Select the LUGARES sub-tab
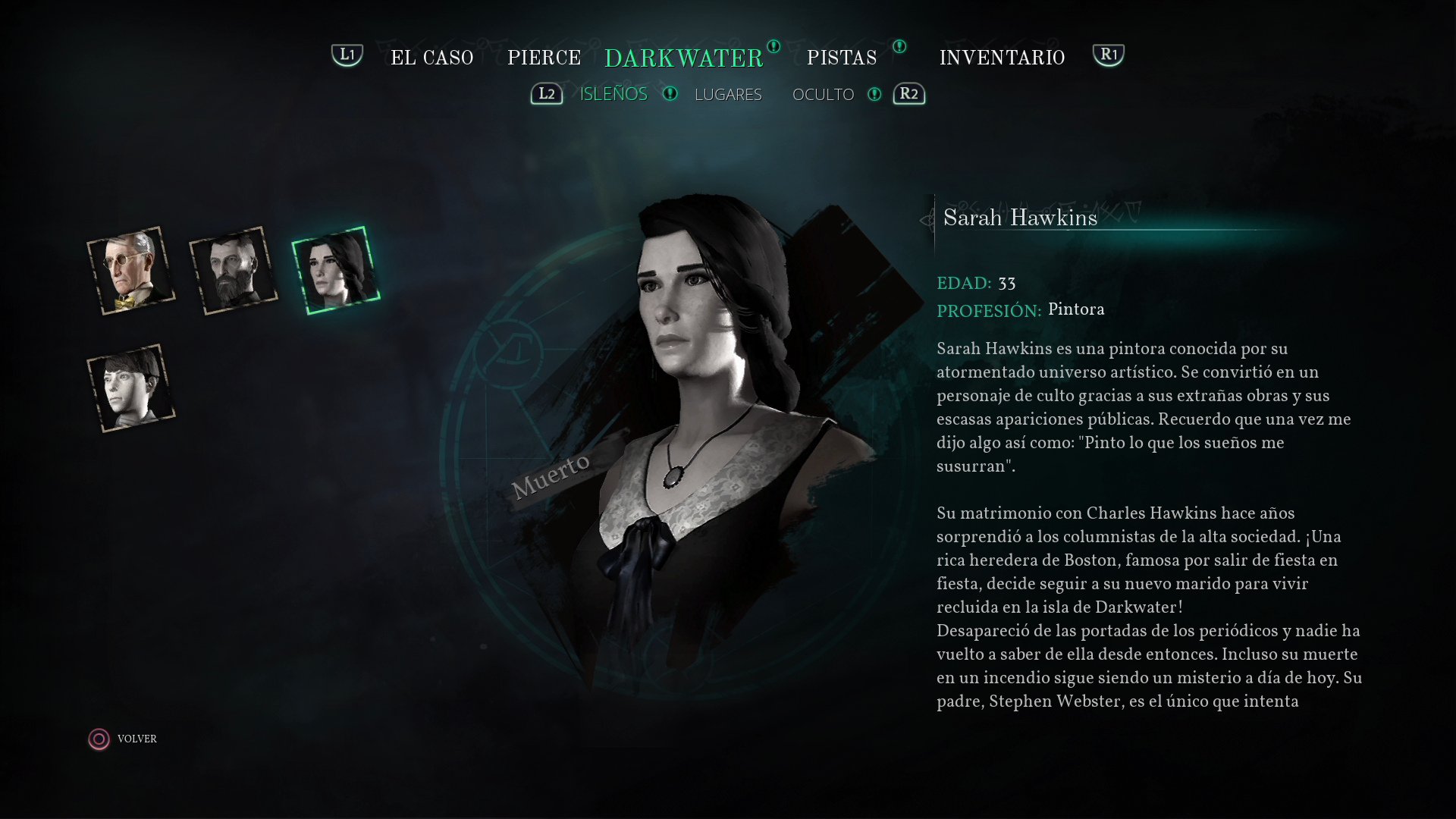 click(728, 94)
